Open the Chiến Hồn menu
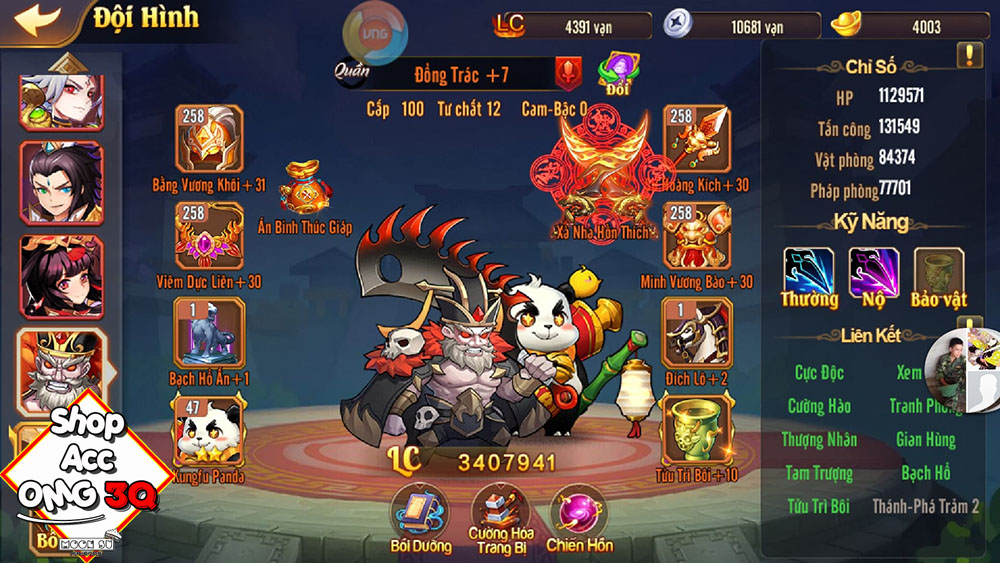This screenshot has height=563, width=1000. [x=578, y=512]
